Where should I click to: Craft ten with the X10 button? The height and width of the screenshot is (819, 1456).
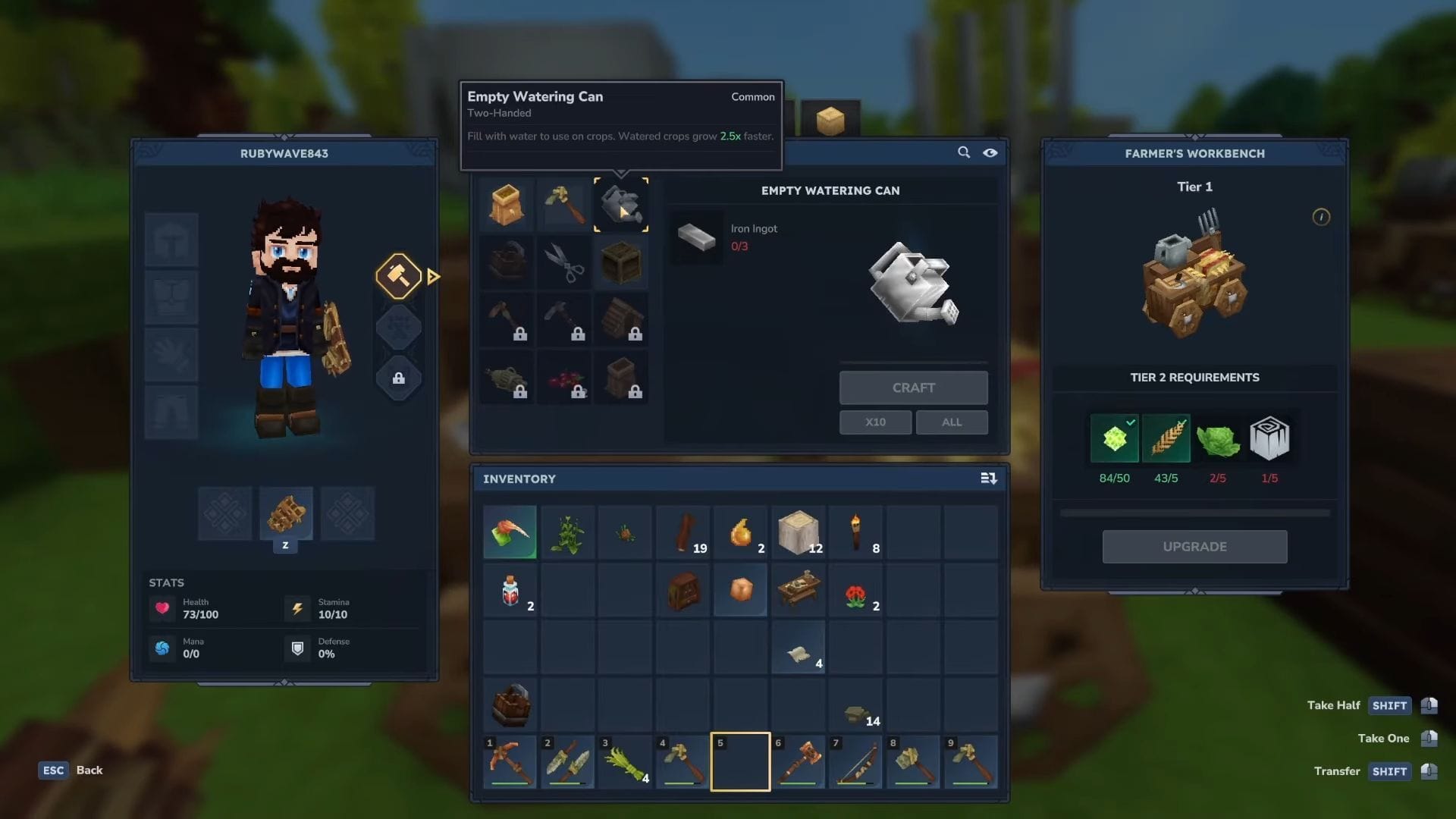point(875,422)
